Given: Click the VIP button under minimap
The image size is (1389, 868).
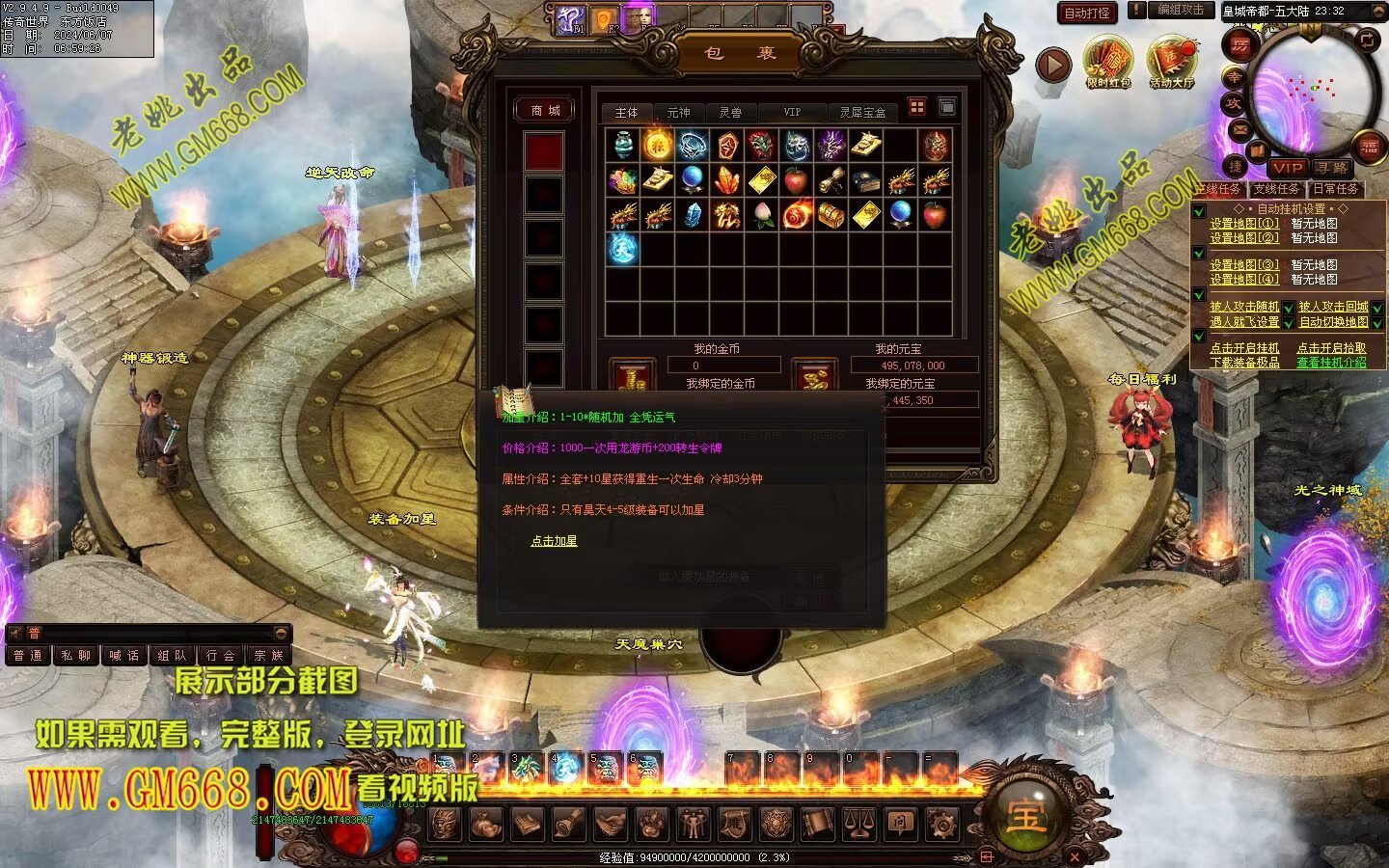Looking at the screenshot, I should point(1286,168).
